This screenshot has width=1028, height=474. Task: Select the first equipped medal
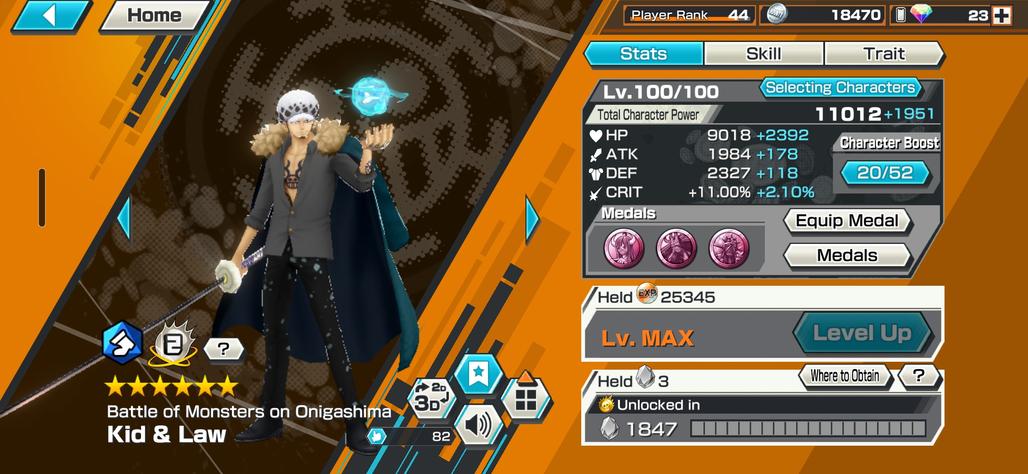click(x=623, y=247)
